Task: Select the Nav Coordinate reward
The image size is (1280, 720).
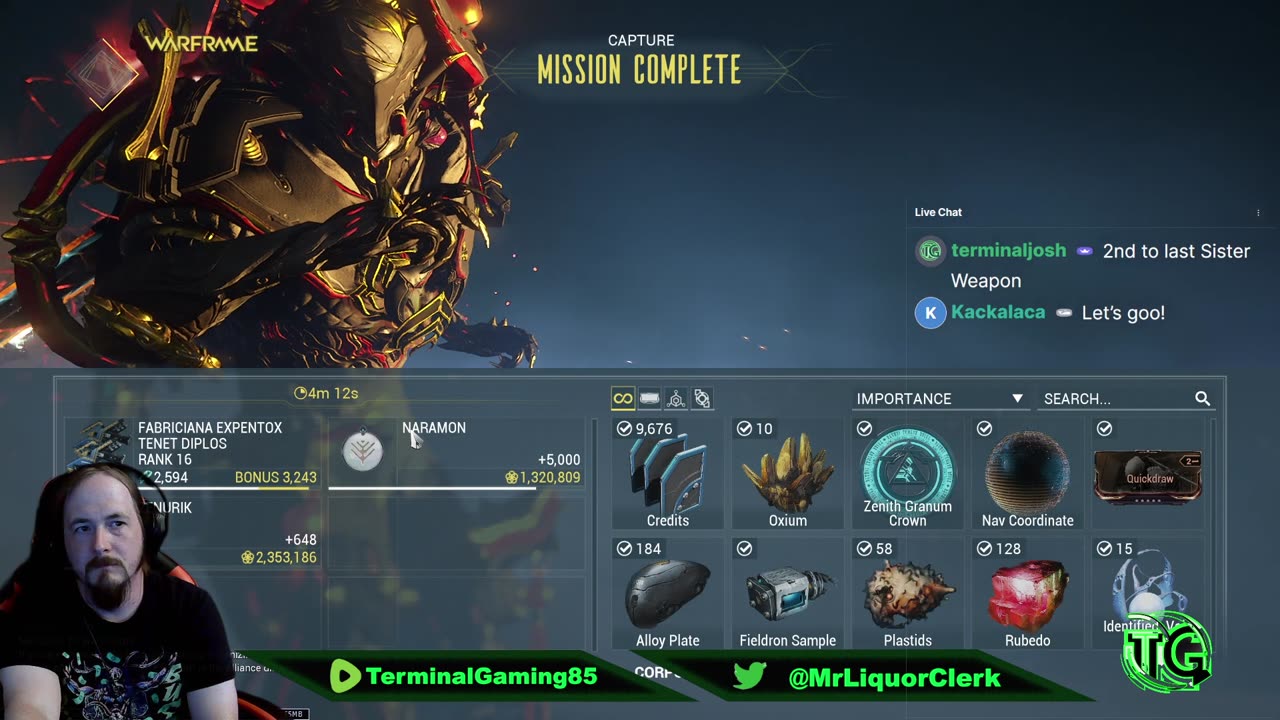Action: 1027,474
